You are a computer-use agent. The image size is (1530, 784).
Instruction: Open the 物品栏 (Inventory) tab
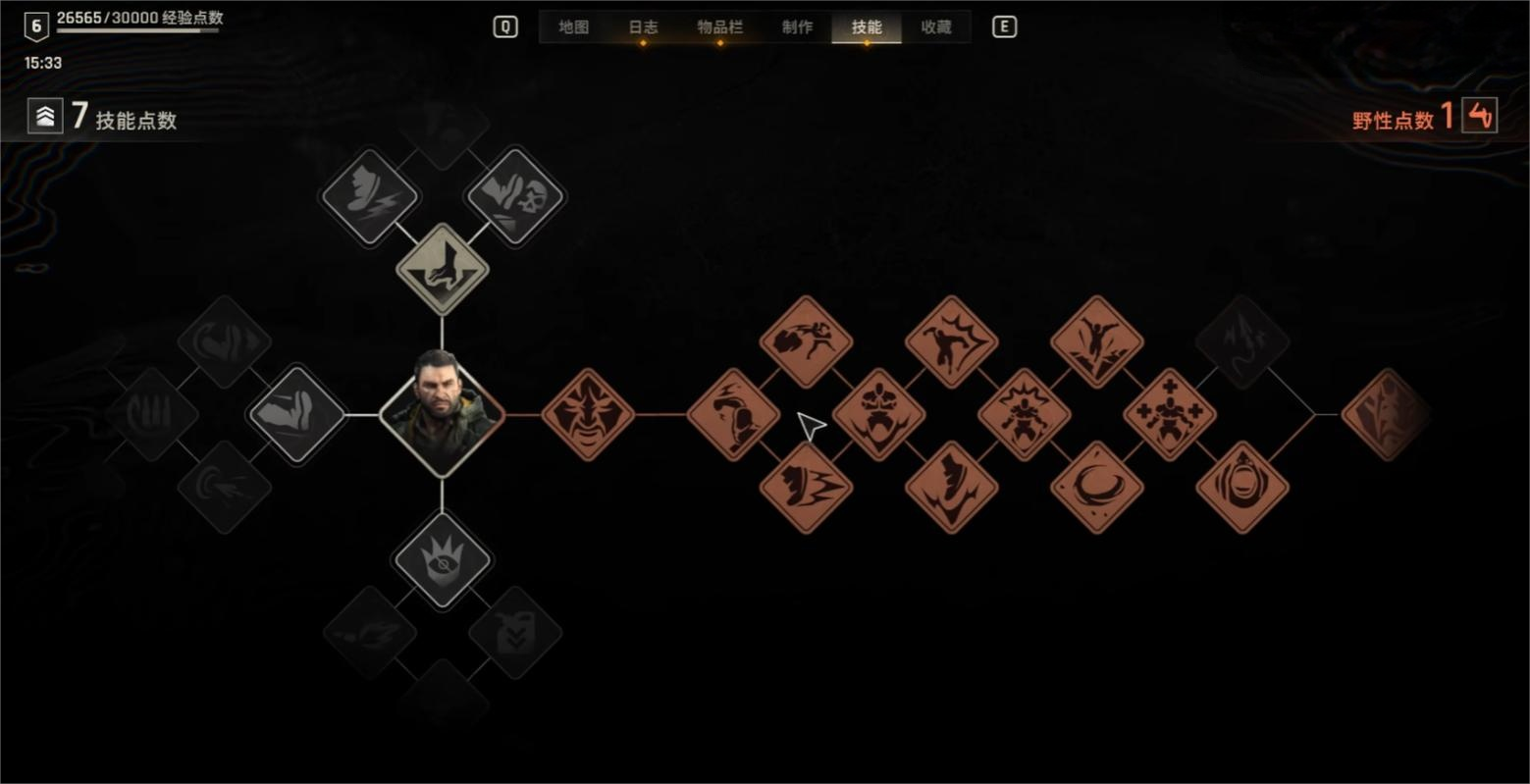[x=719, y=27]
